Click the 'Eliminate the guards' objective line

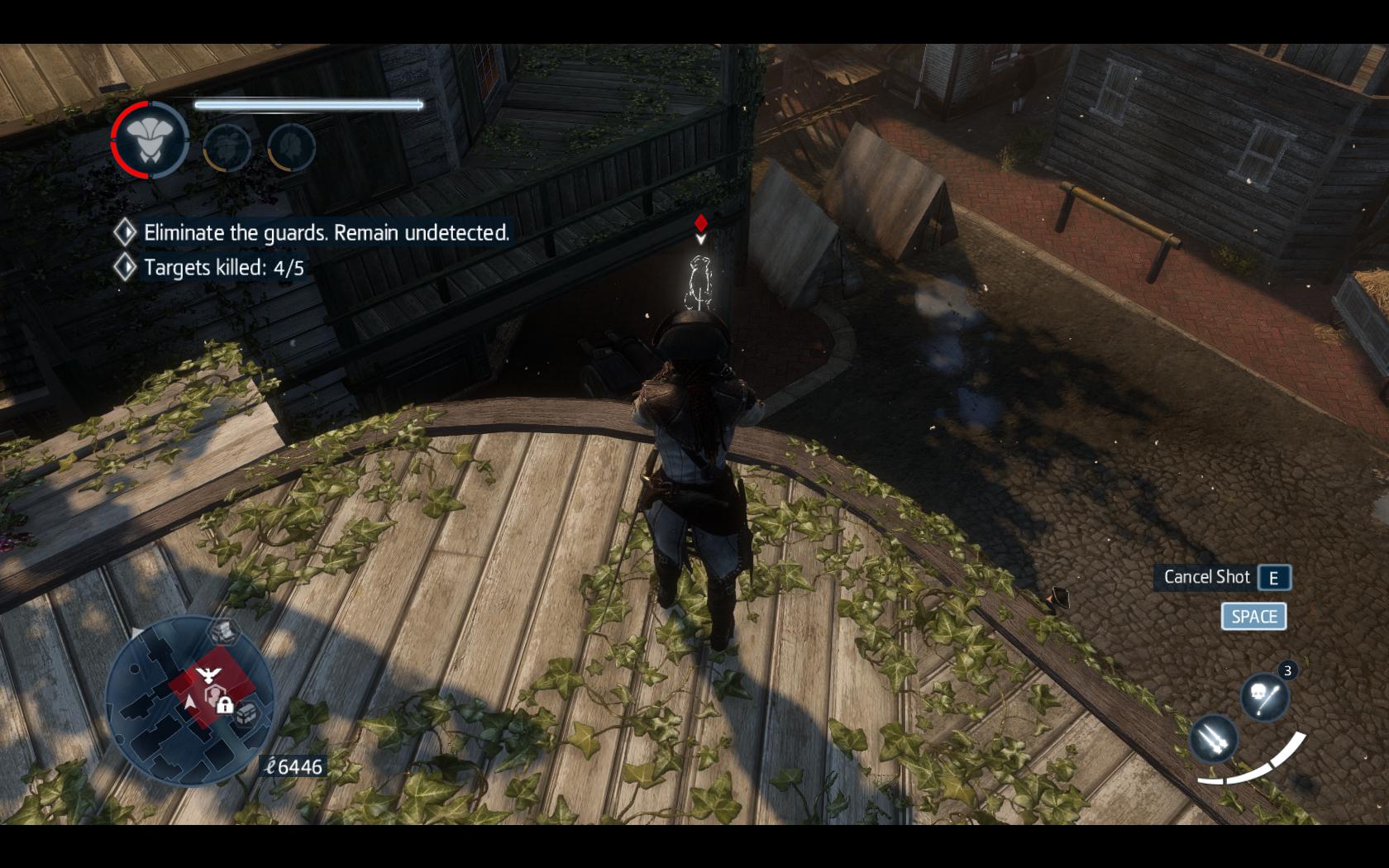(x=326, y=233)
